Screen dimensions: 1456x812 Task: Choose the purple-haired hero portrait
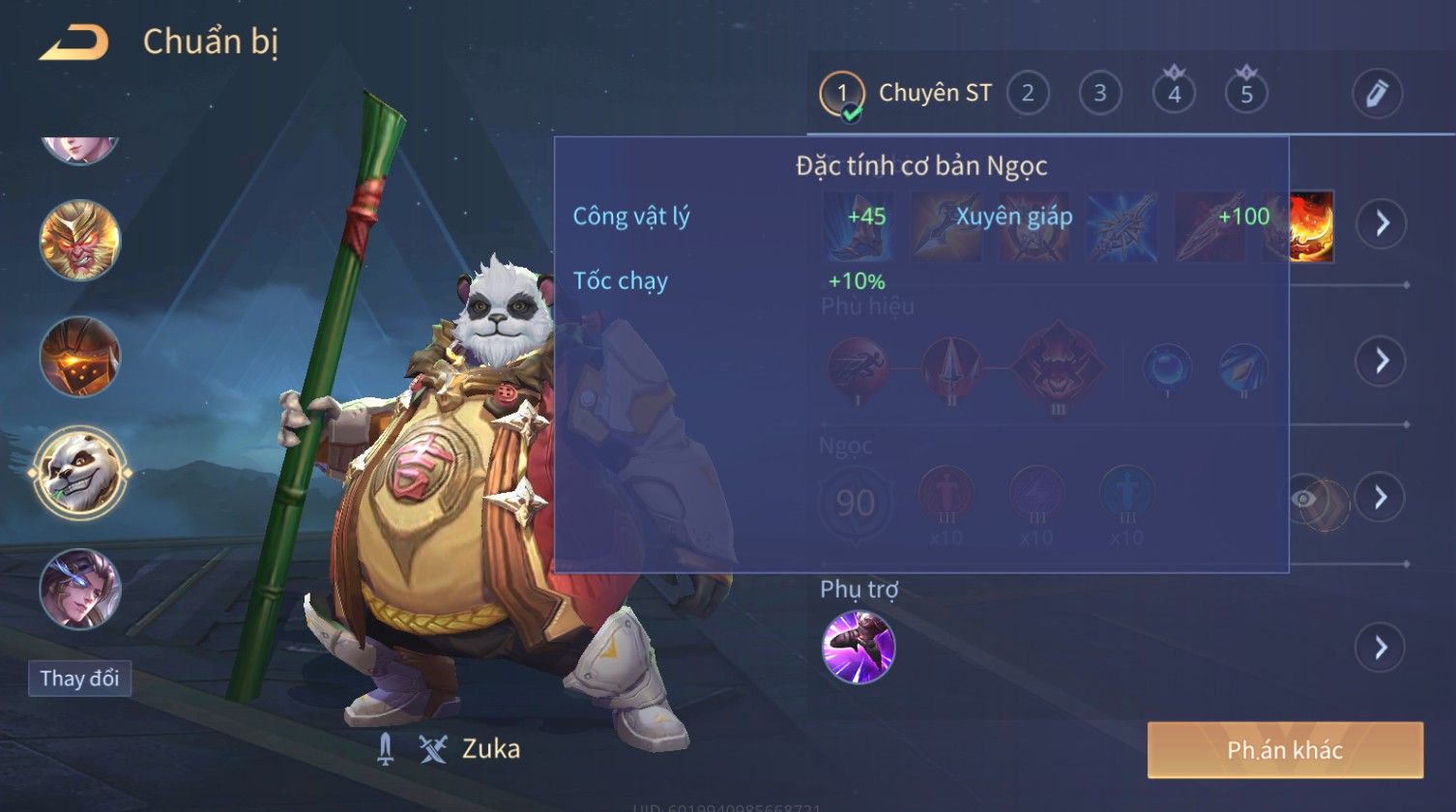click(x=80, y=589)
